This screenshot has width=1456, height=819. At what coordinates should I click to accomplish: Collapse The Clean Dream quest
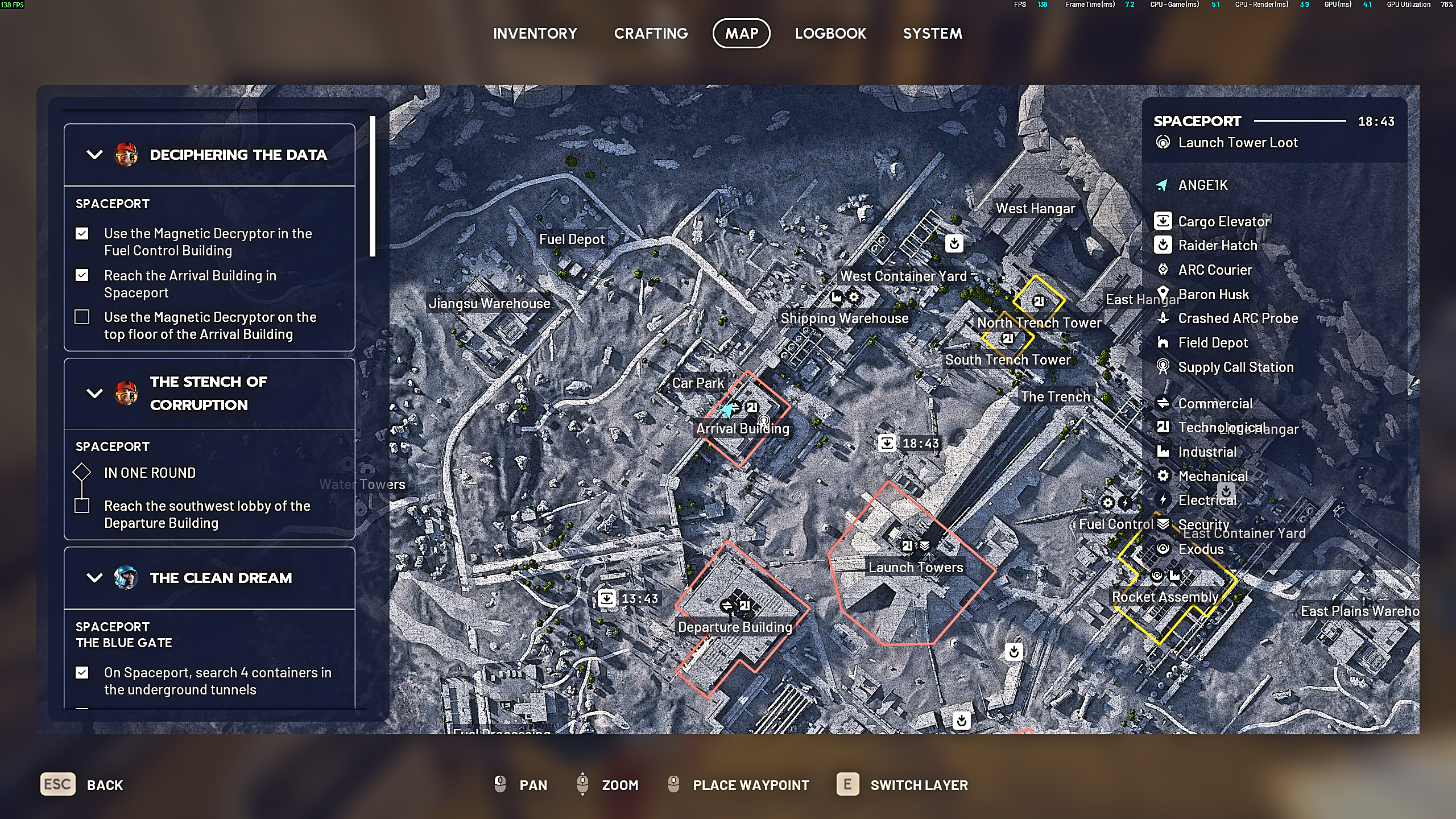[x=94, y=578]
